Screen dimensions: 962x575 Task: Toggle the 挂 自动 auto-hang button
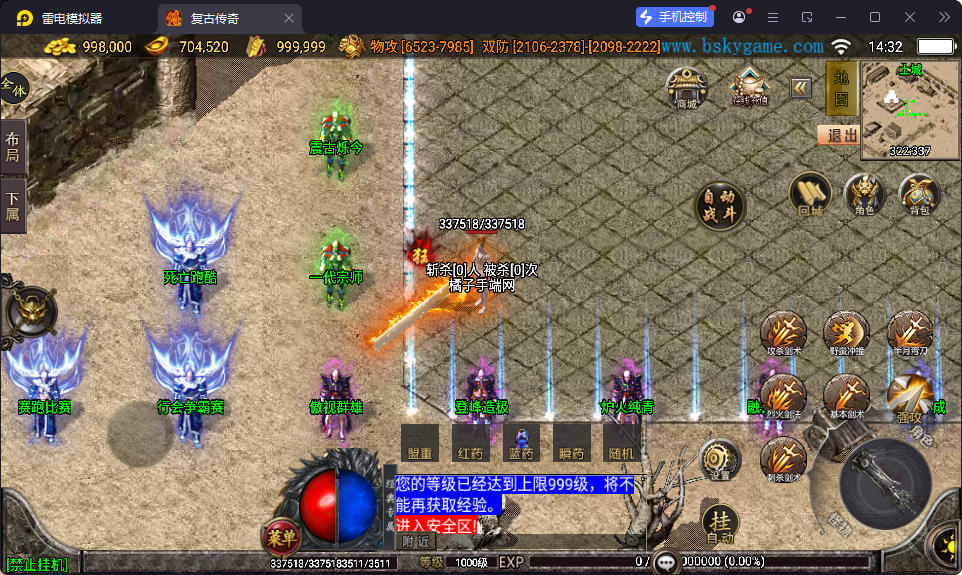720,524
